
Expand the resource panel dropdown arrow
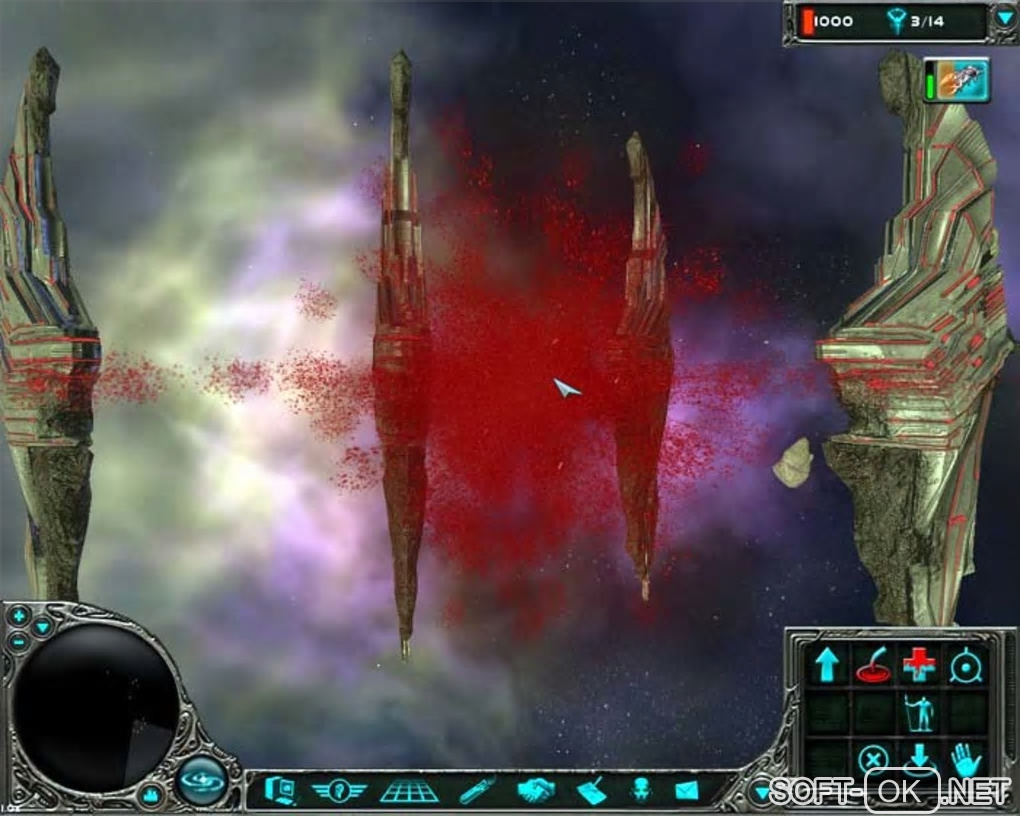pyautogui.click(x=1004, y=18)
